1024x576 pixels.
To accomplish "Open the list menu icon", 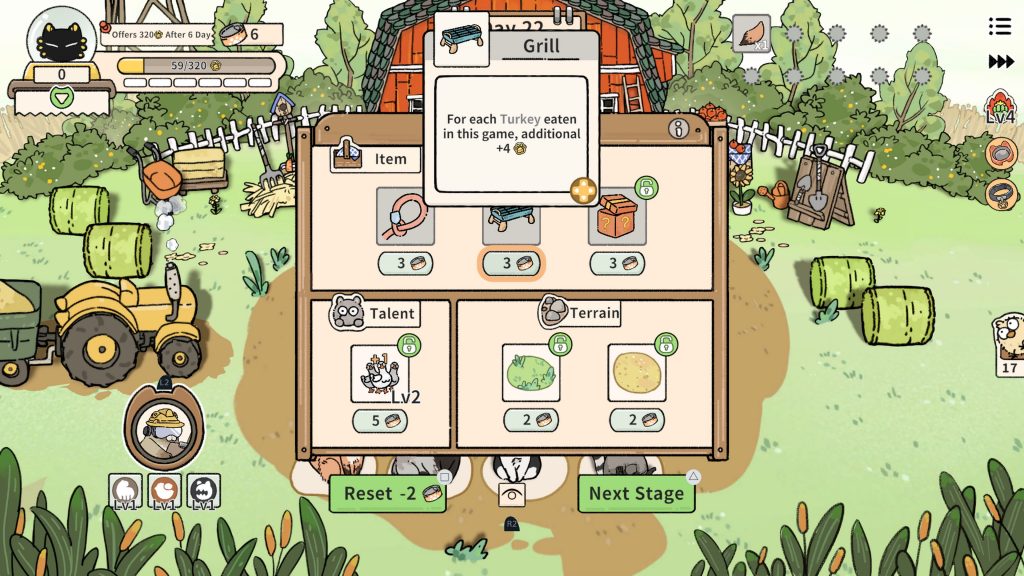I will 1000,26.
